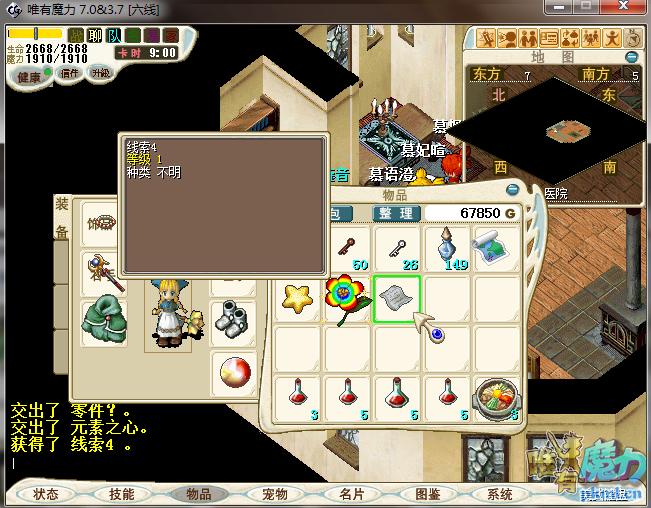This screenshot has width=651, height=508.
Task: Select the rainbow flower item
Action: point(347,298)
